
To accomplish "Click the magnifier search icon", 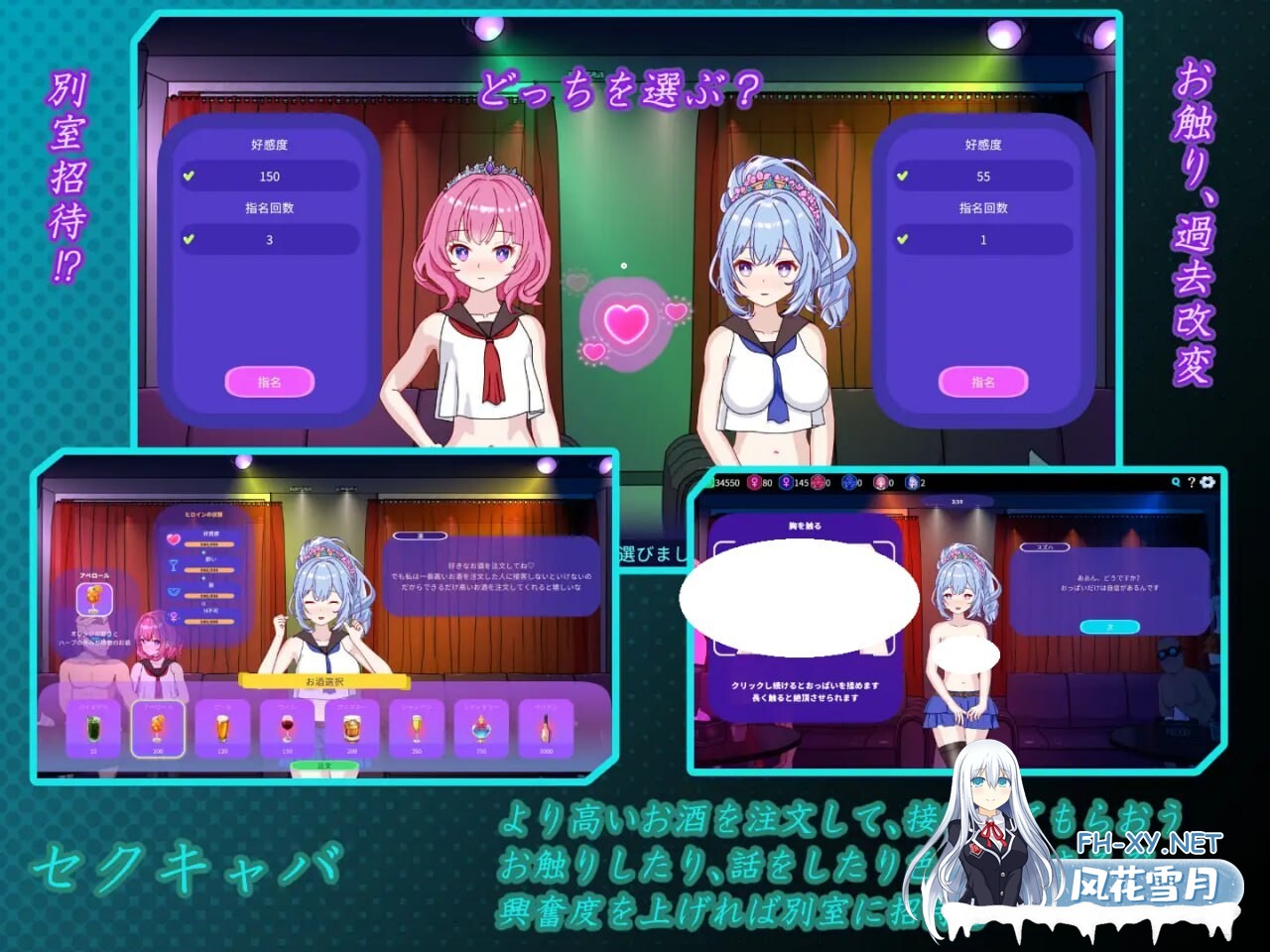I will point(1176,482).
